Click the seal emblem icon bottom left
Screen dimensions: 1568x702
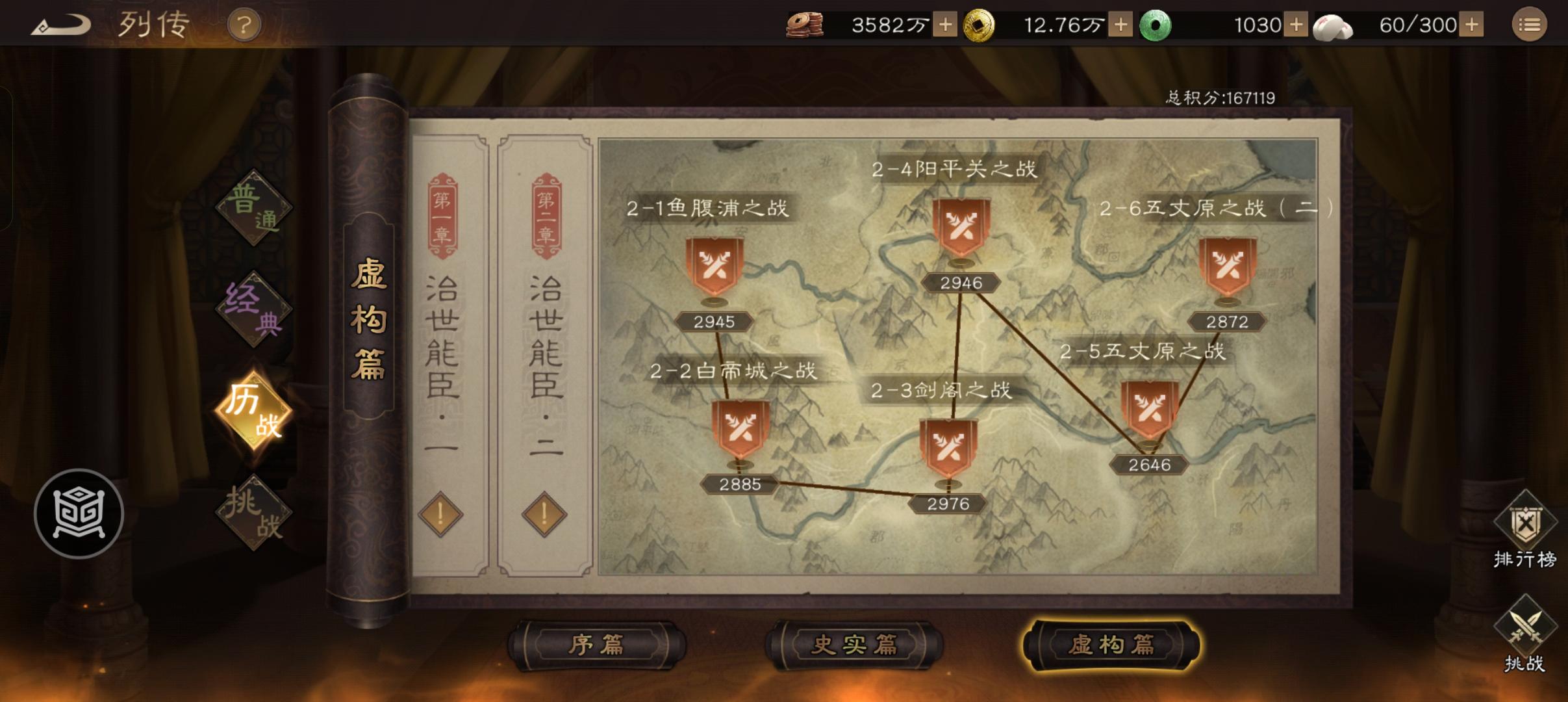click(79, 513)
